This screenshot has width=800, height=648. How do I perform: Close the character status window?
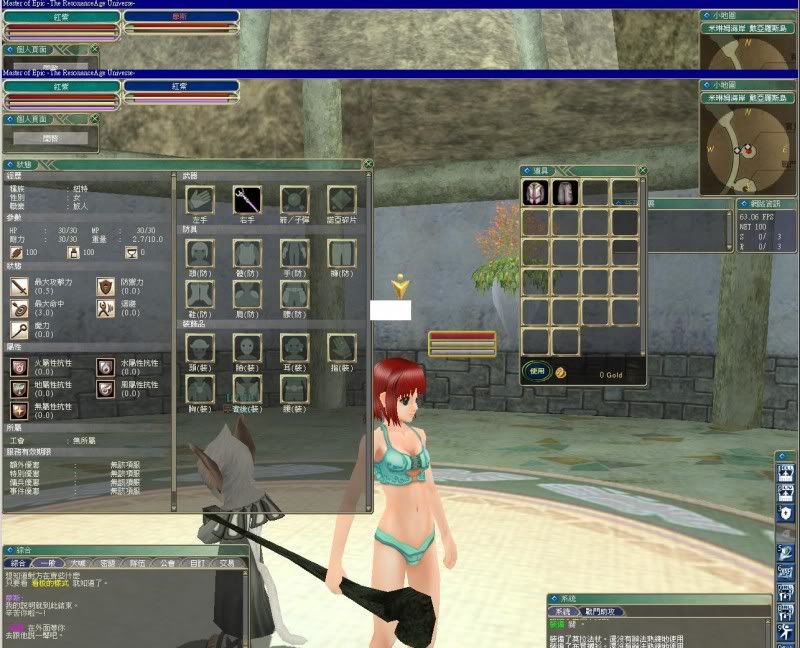pyautogui.click(x=368, y=164)
